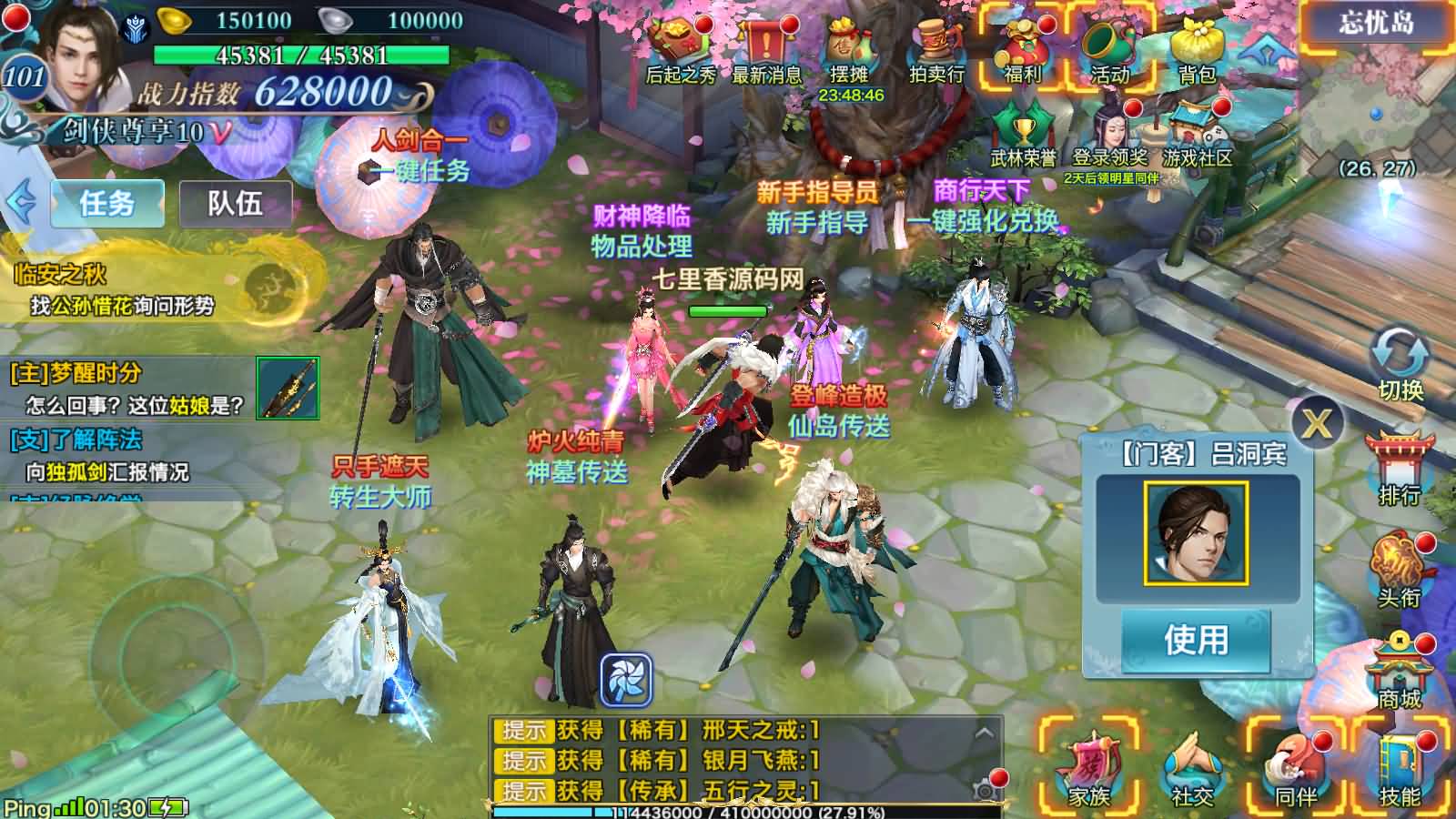Open the 商城 shop
The image size is (1456, 819).
pyautogui.click(x=1400, y=671)
